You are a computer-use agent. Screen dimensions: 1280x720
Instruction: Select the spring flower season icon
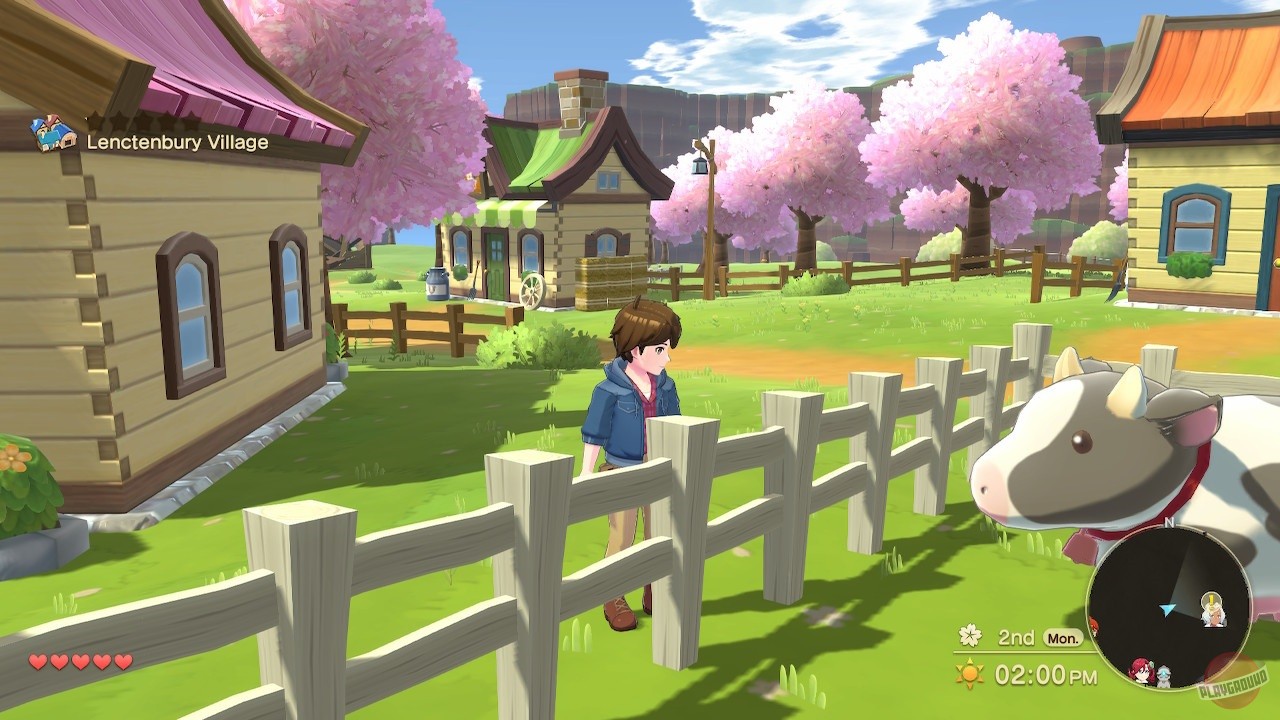(970, 635)
